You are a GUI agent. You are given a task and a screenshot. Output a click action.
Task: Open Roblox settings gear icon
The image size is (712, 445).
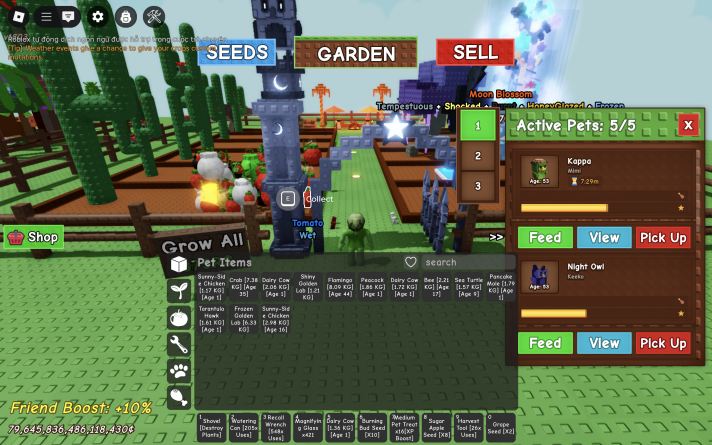[x=98, y=16]
